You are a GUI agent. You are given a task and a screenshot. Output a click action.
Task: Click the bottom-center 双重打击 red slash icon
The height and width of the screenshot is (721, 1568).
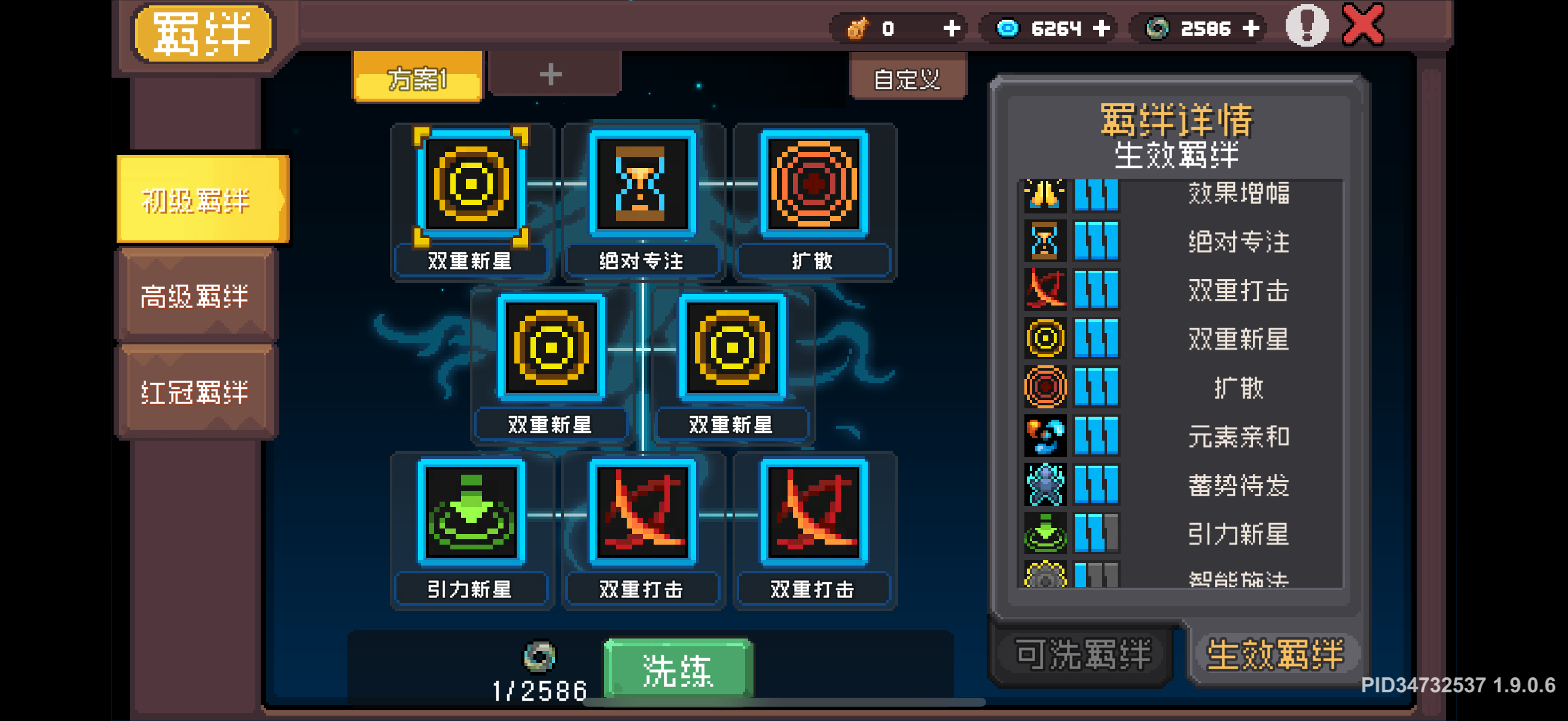(641, 514)
